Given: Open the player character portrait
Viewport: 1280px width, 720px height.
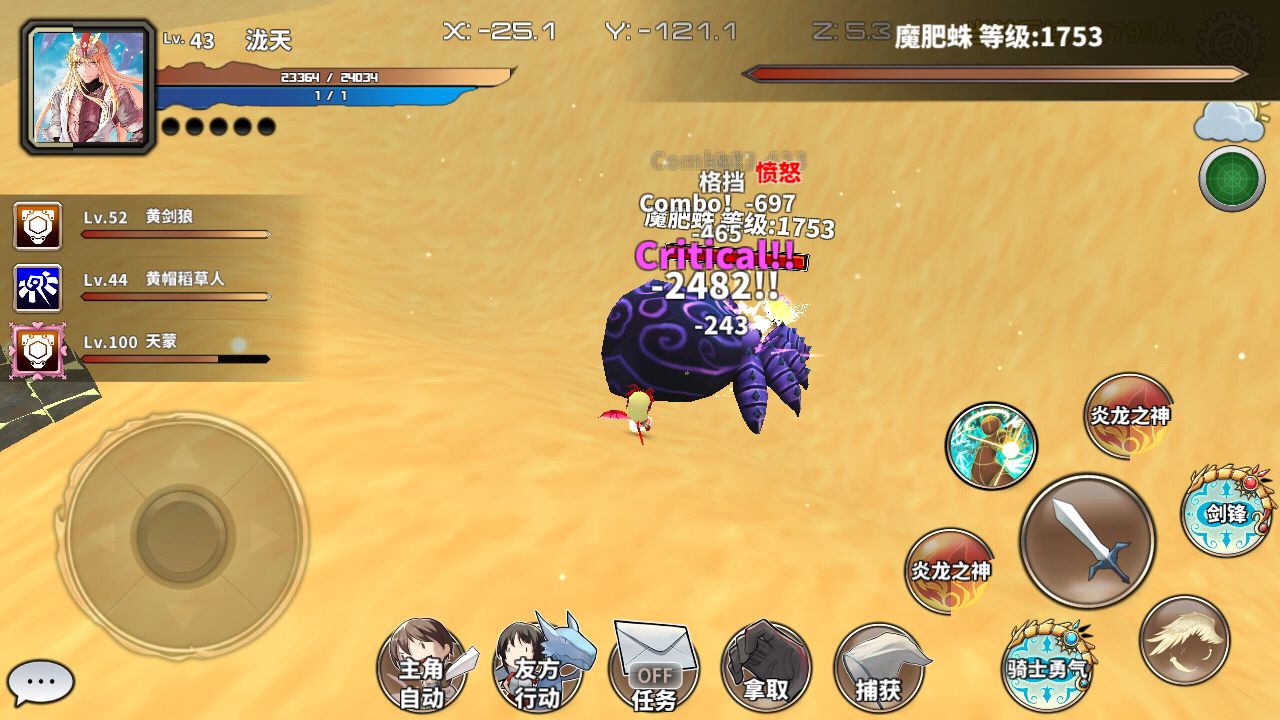Looking at the screenshot, I should click(88, 87).
